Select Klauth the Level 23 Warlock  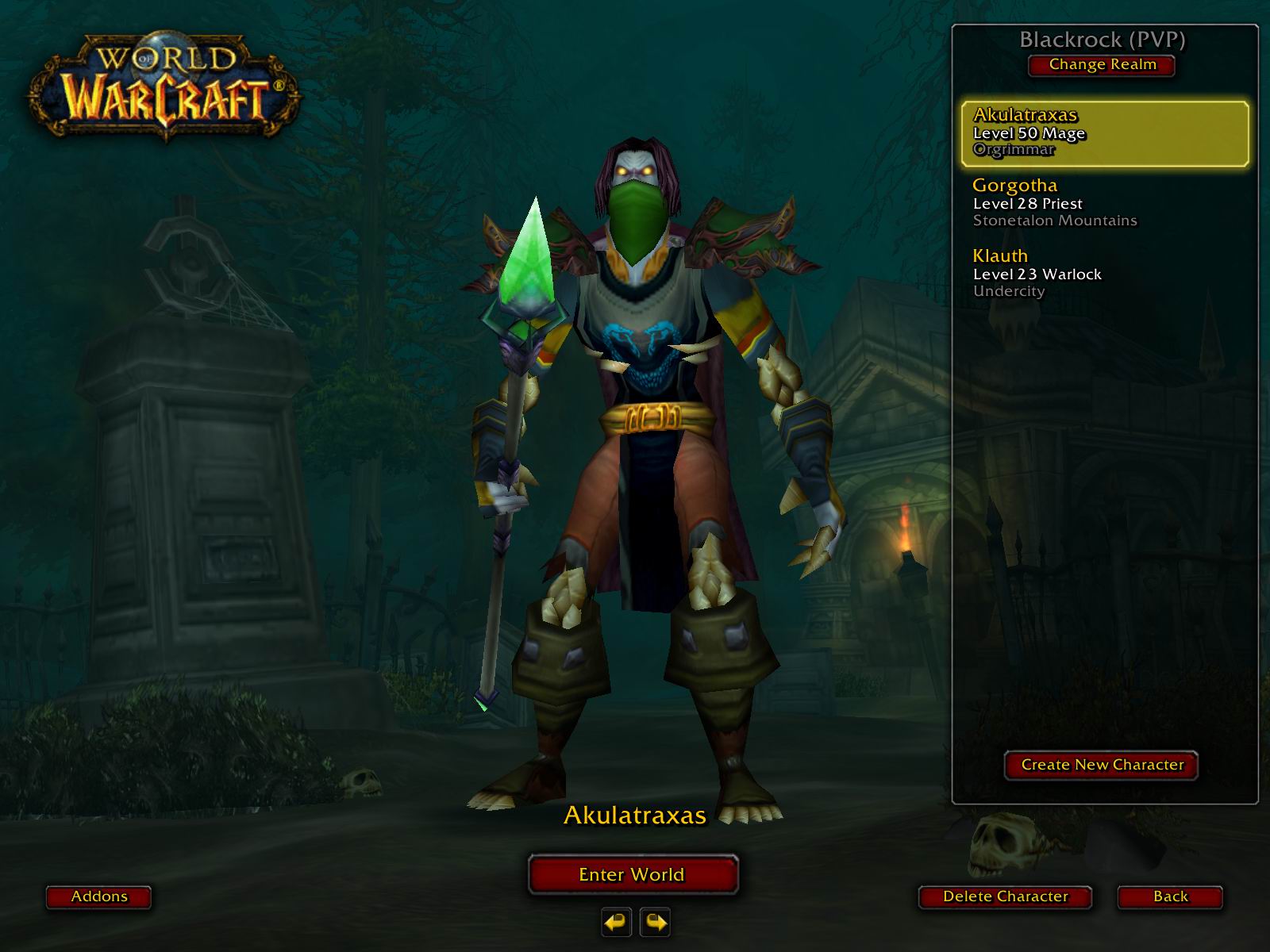1104,273
